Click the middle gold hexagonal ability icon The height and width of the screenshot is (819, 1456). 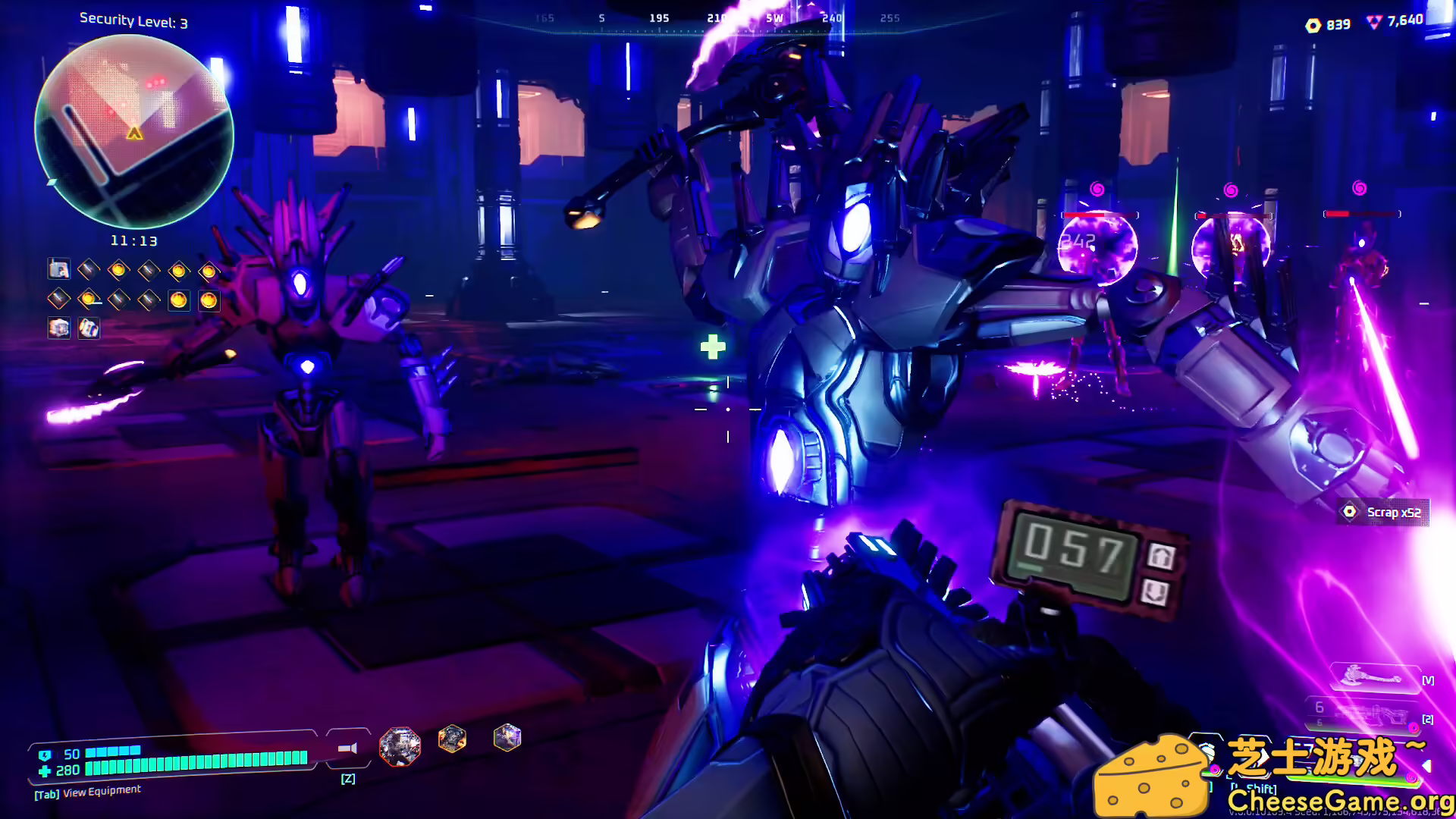(451, 739)
